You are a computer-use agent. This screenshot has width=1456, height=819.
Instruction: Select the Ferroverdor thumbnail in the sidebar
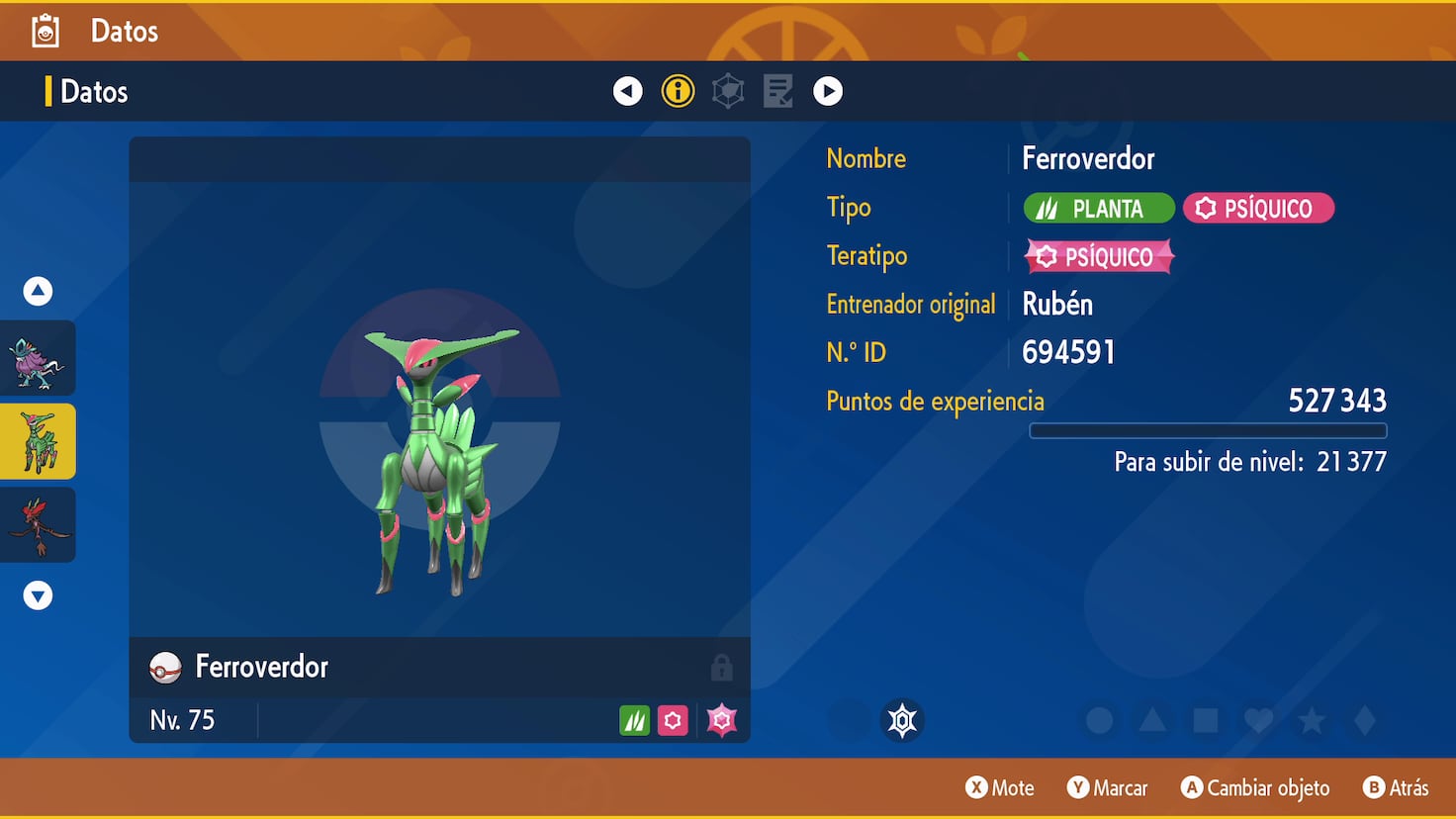tap(39, 441)
